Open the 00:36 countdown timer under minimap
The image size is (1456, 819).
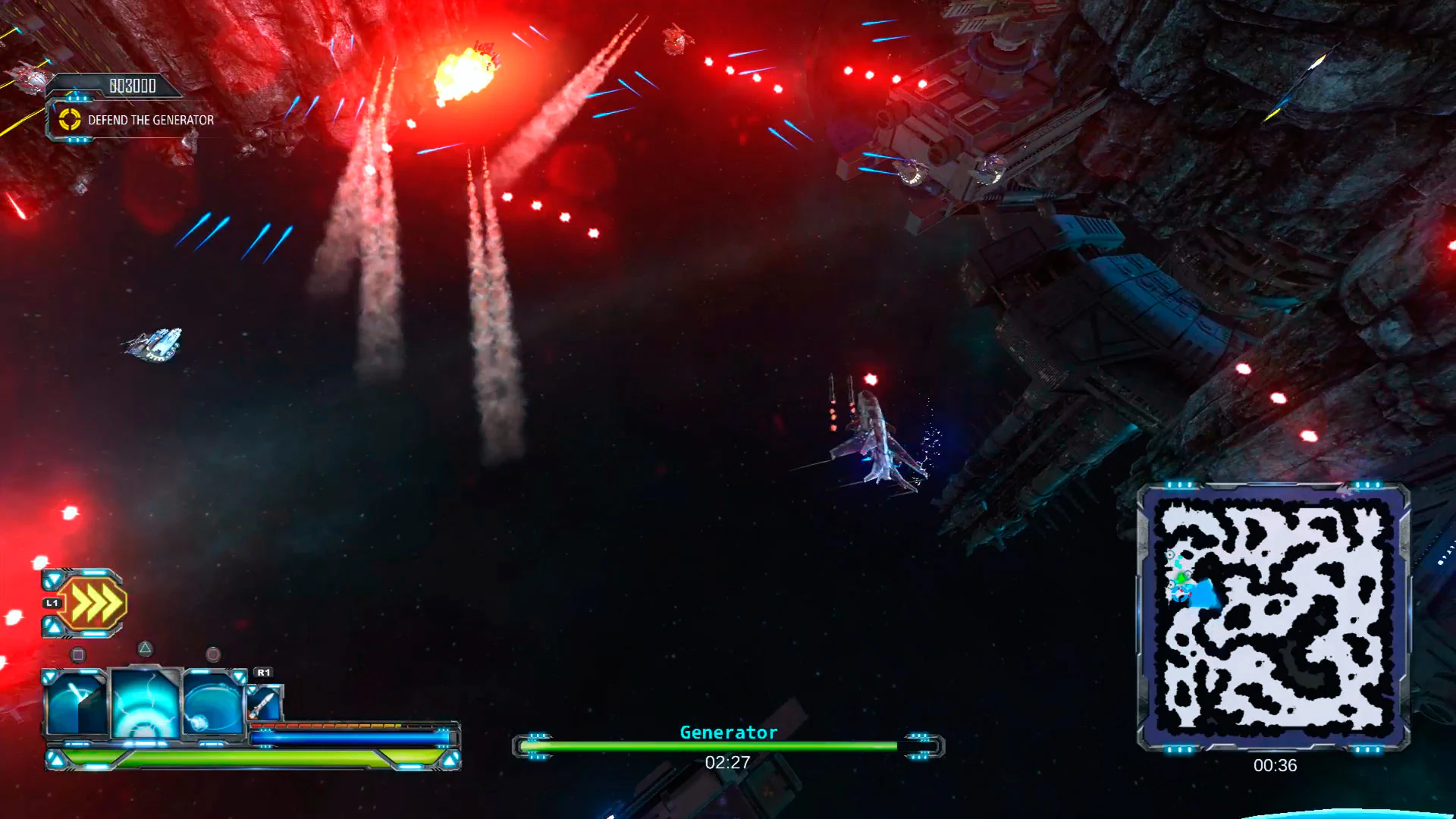1274,766
